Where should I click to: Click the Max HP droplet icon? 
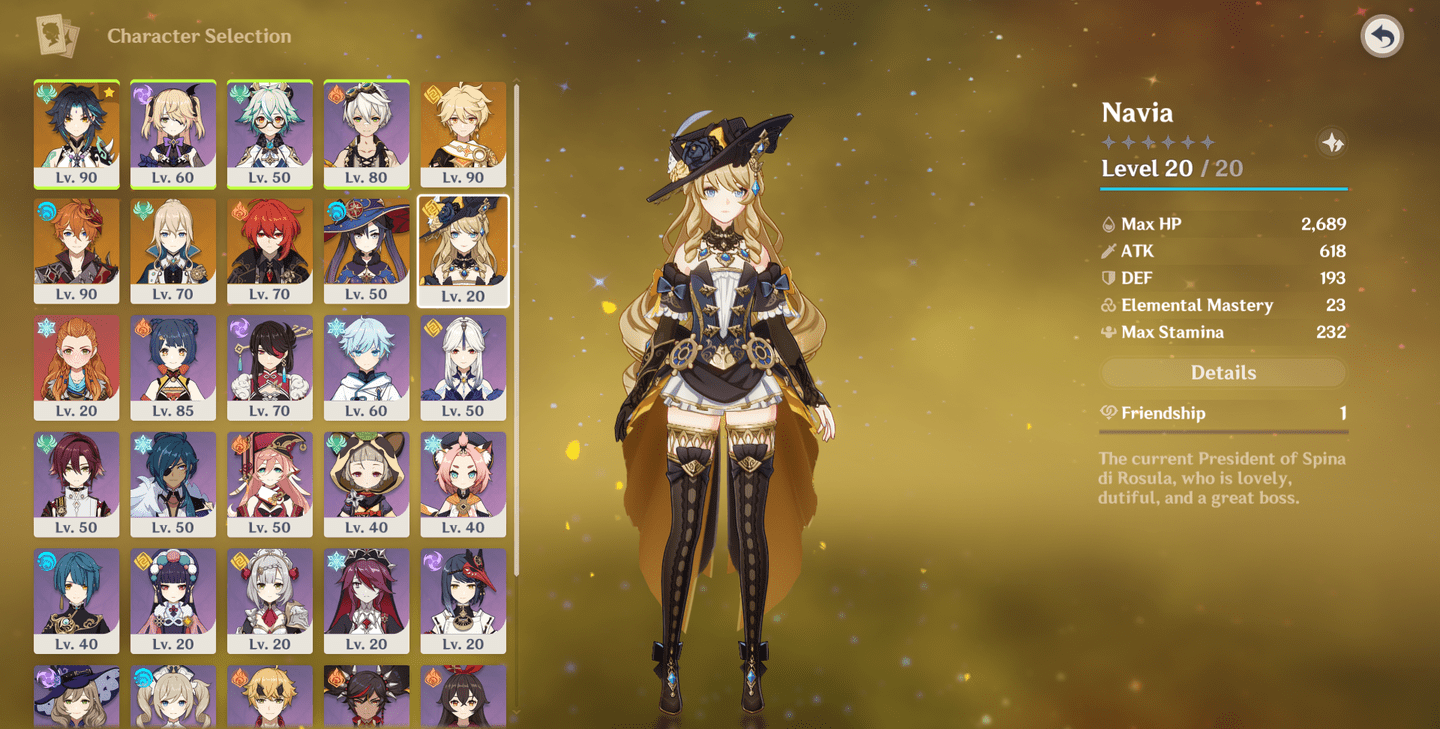pyautogui.click(x=1109, y=223)
